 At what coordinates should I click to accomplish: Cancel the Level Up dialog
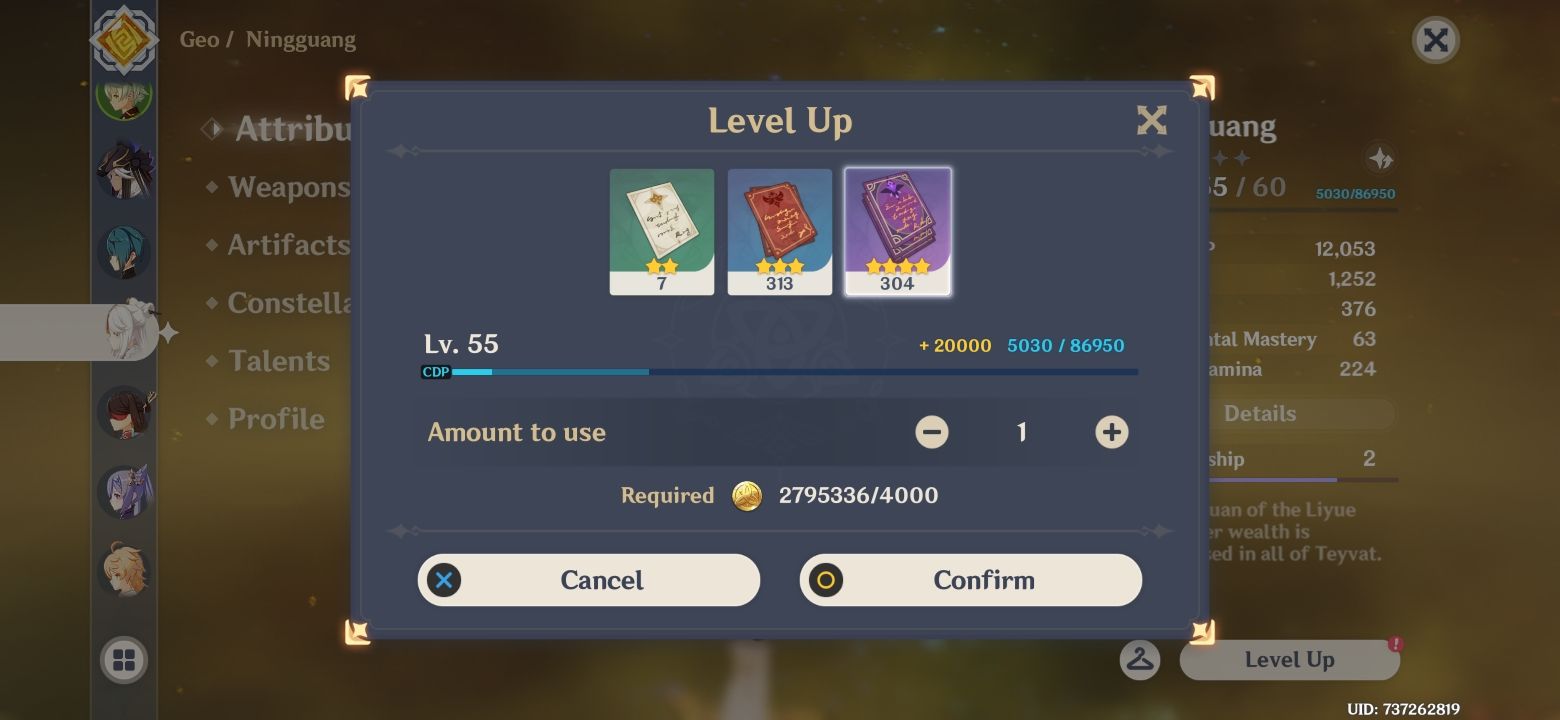588,579
